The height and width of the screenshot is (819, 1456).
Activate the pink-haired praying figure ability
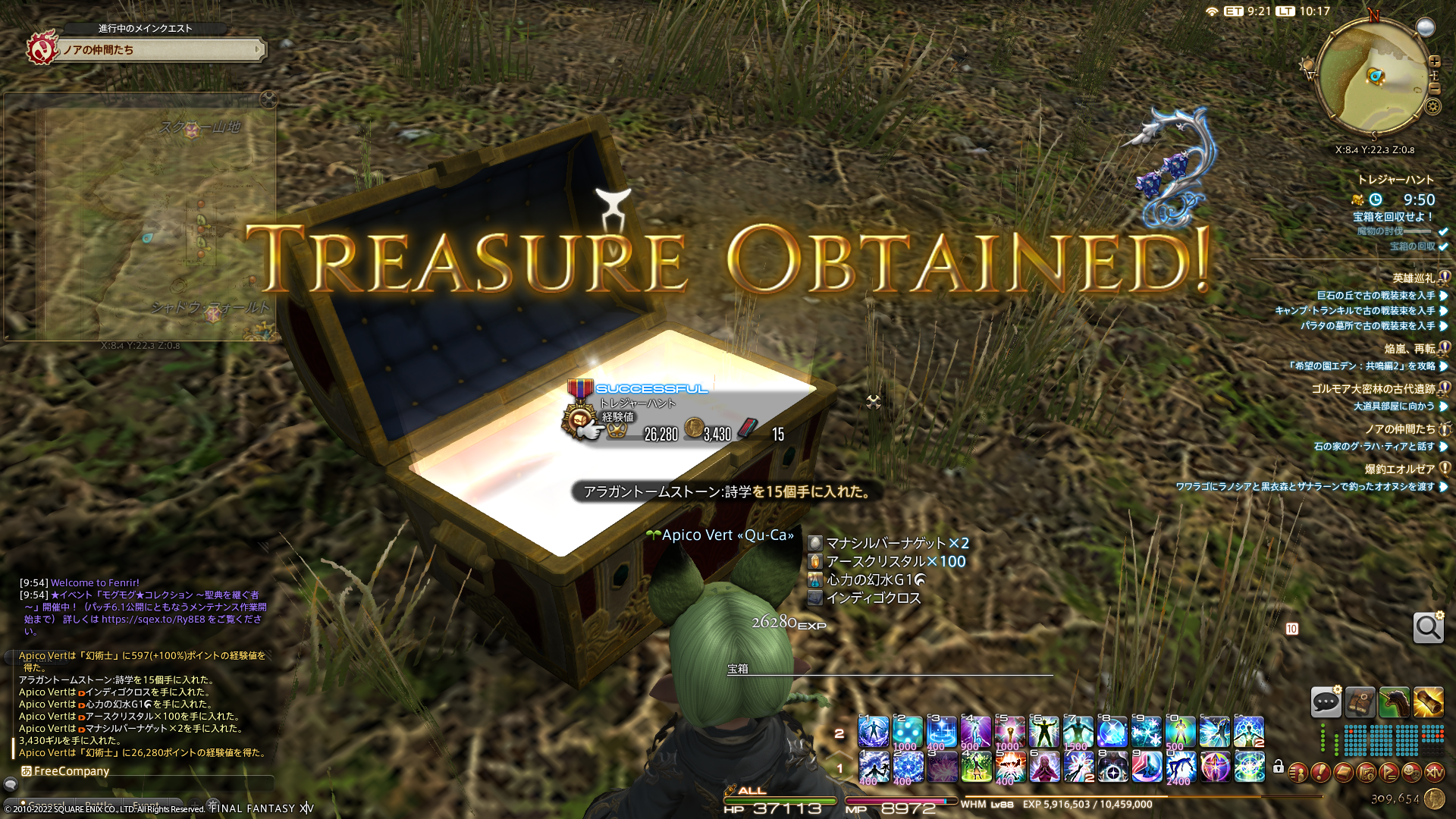click(1044, 767)
